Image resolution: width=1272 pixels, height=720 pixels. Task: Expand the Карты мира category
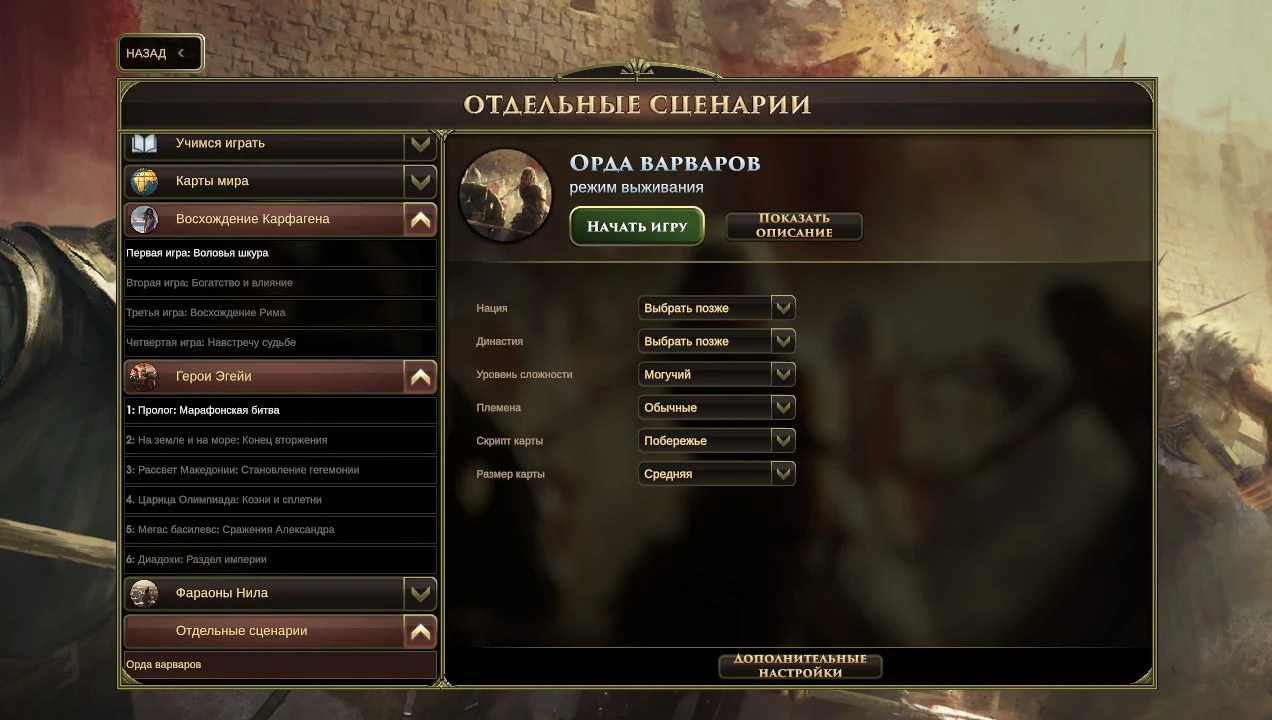[x=420, y=181]
